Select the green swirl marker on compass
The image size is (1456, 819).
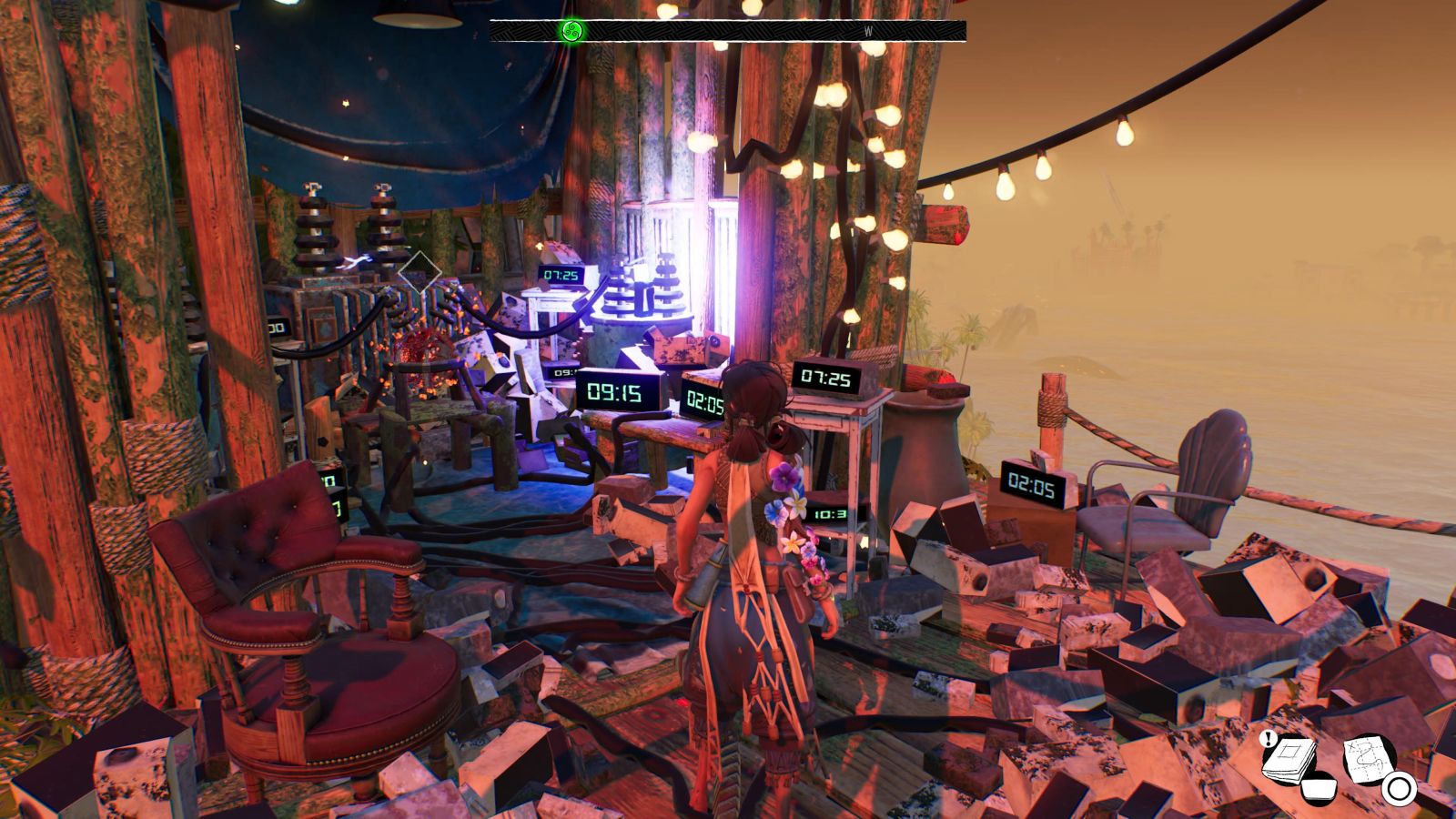coord(571,31)
